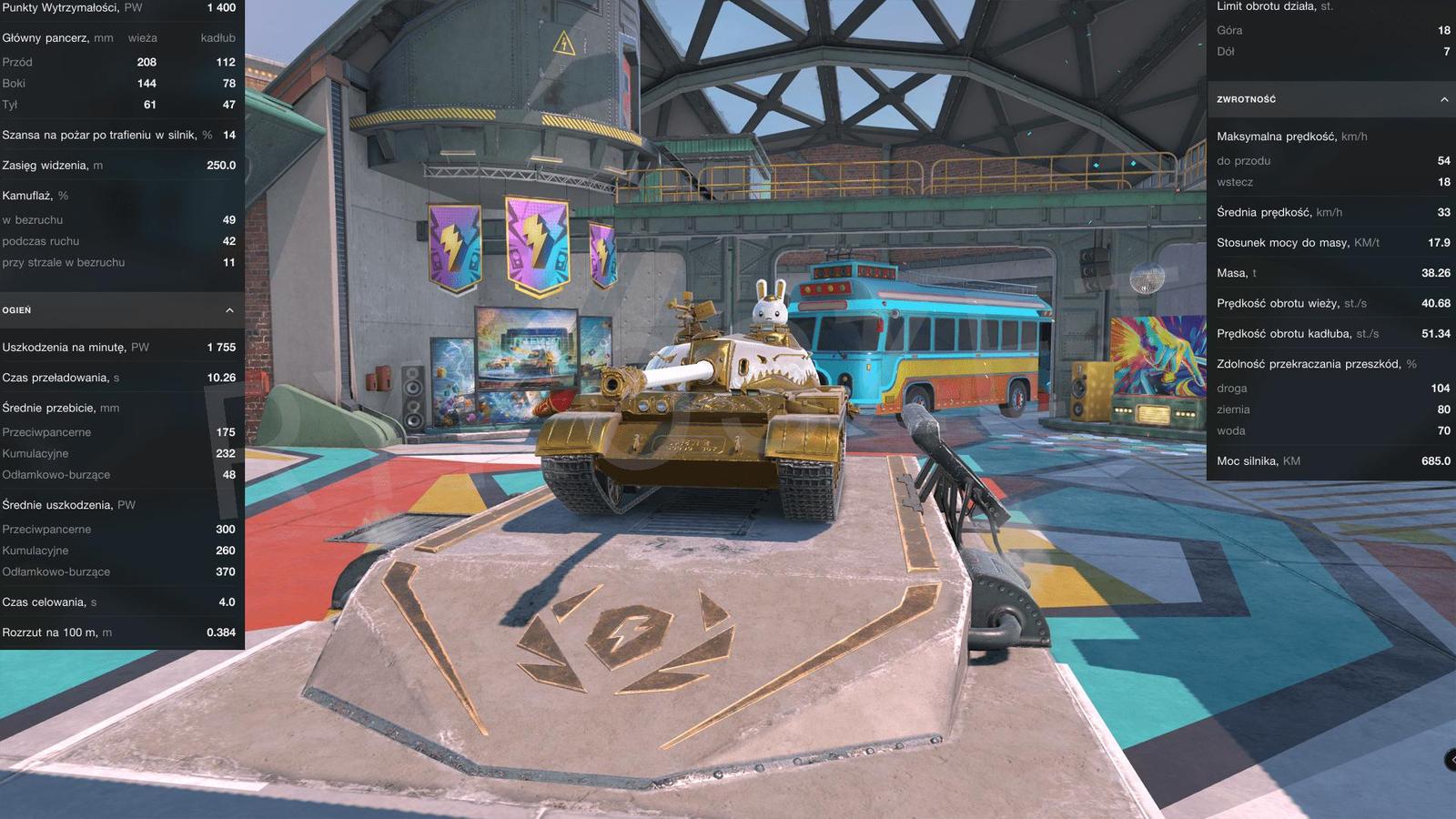Select the Masa stat row
This screenshot has width=1456, height=819.
(x=1329, y=272)
